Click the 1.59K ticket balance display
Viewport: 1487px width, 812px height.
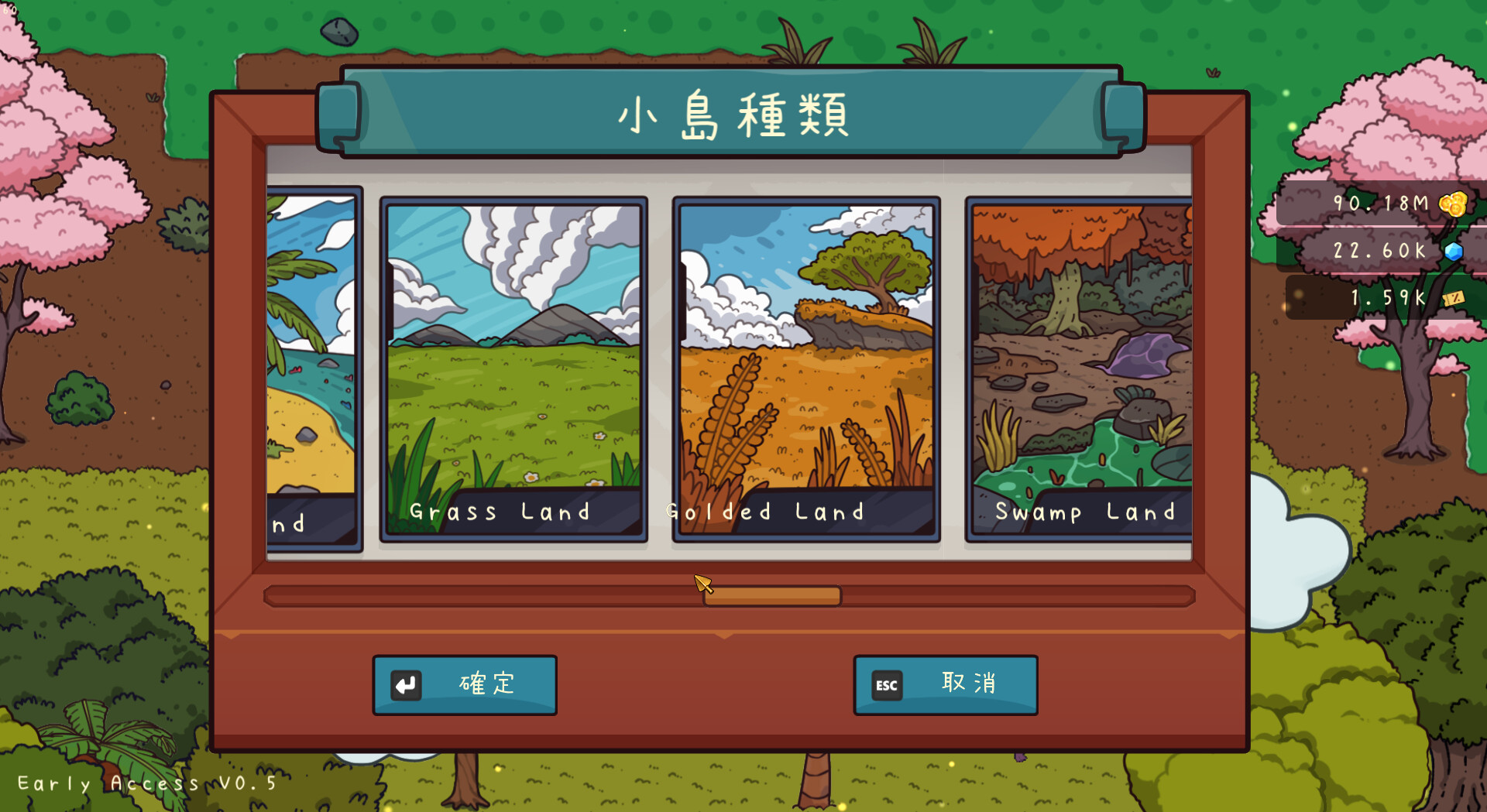(1386, 296)
